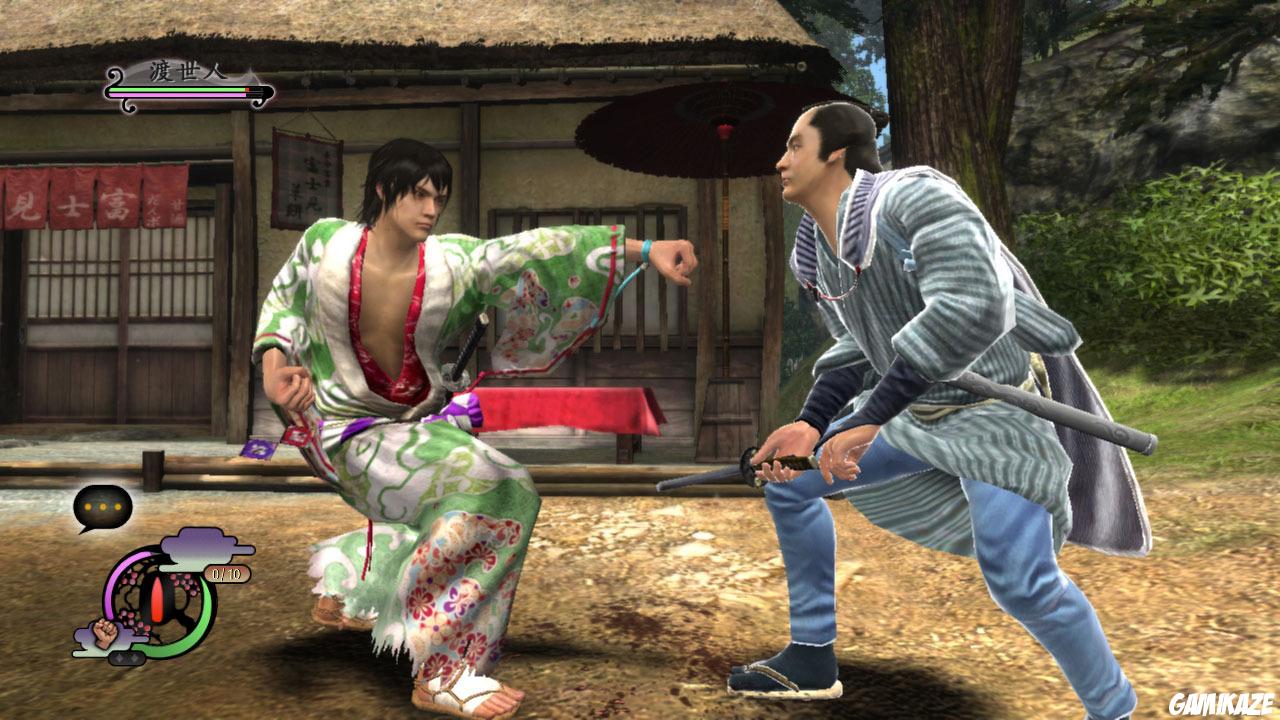The height and width of the screenshot is (720, 1280).
Task: Select the speech bubble icon with three dots
Action: (101, 504)
